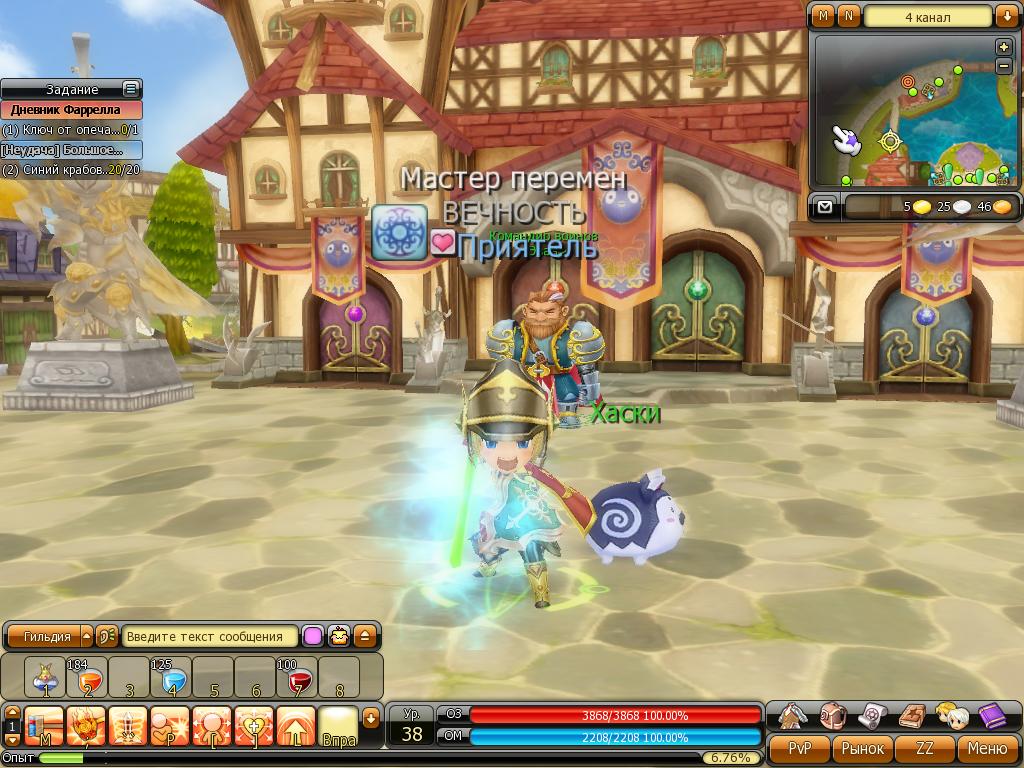Use the orange potion with 184 count
Image resolution: width=1024 pixels, height=768 pixels.
coord(87,678)
